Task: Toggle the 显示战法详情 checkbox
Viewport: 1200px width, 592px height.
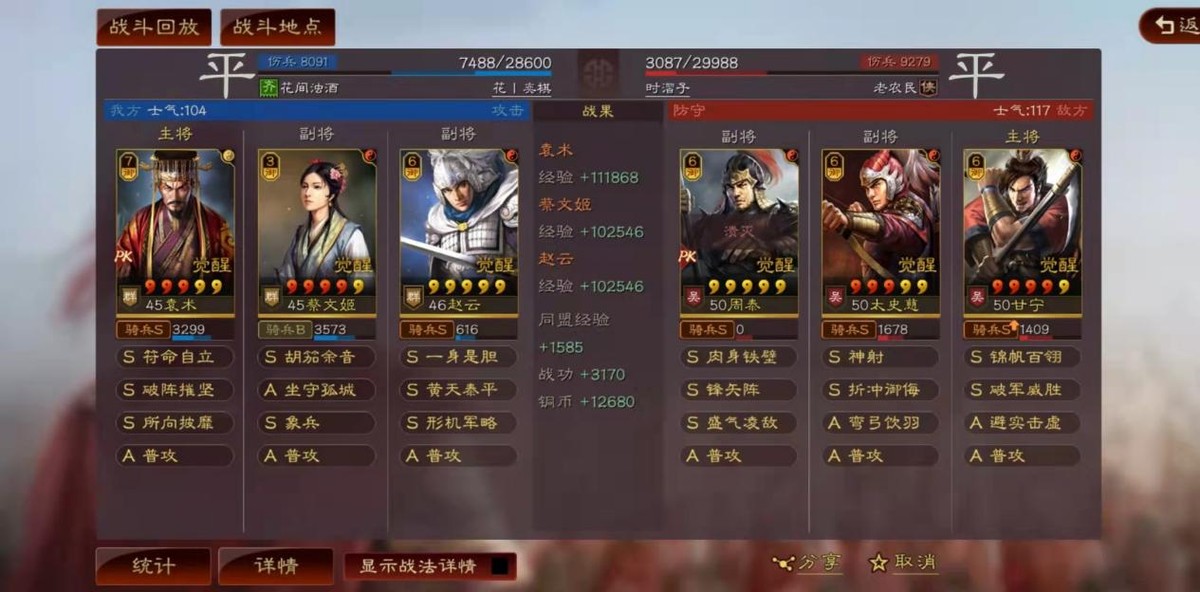Action: click(500, 566)
